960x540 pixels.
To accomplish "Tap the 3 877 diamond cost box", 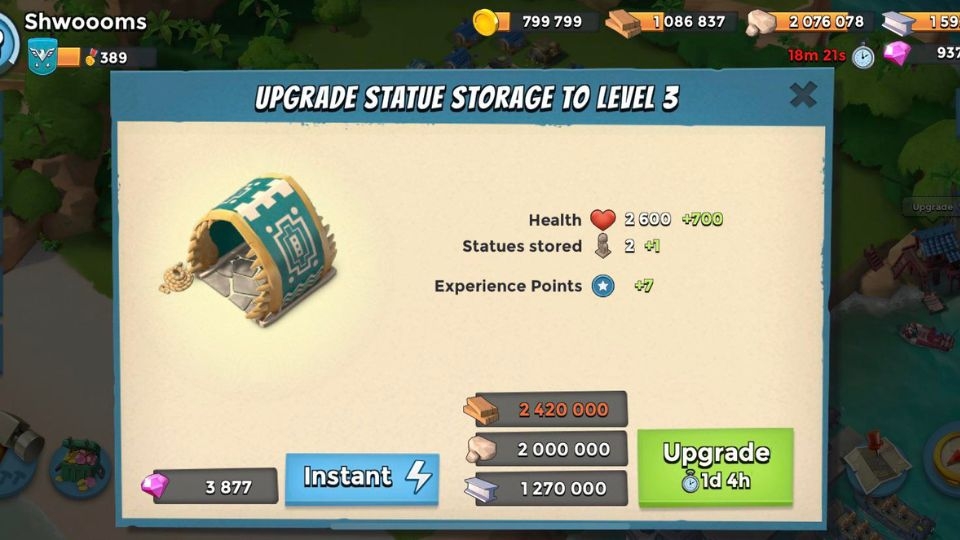I will 214,487.
